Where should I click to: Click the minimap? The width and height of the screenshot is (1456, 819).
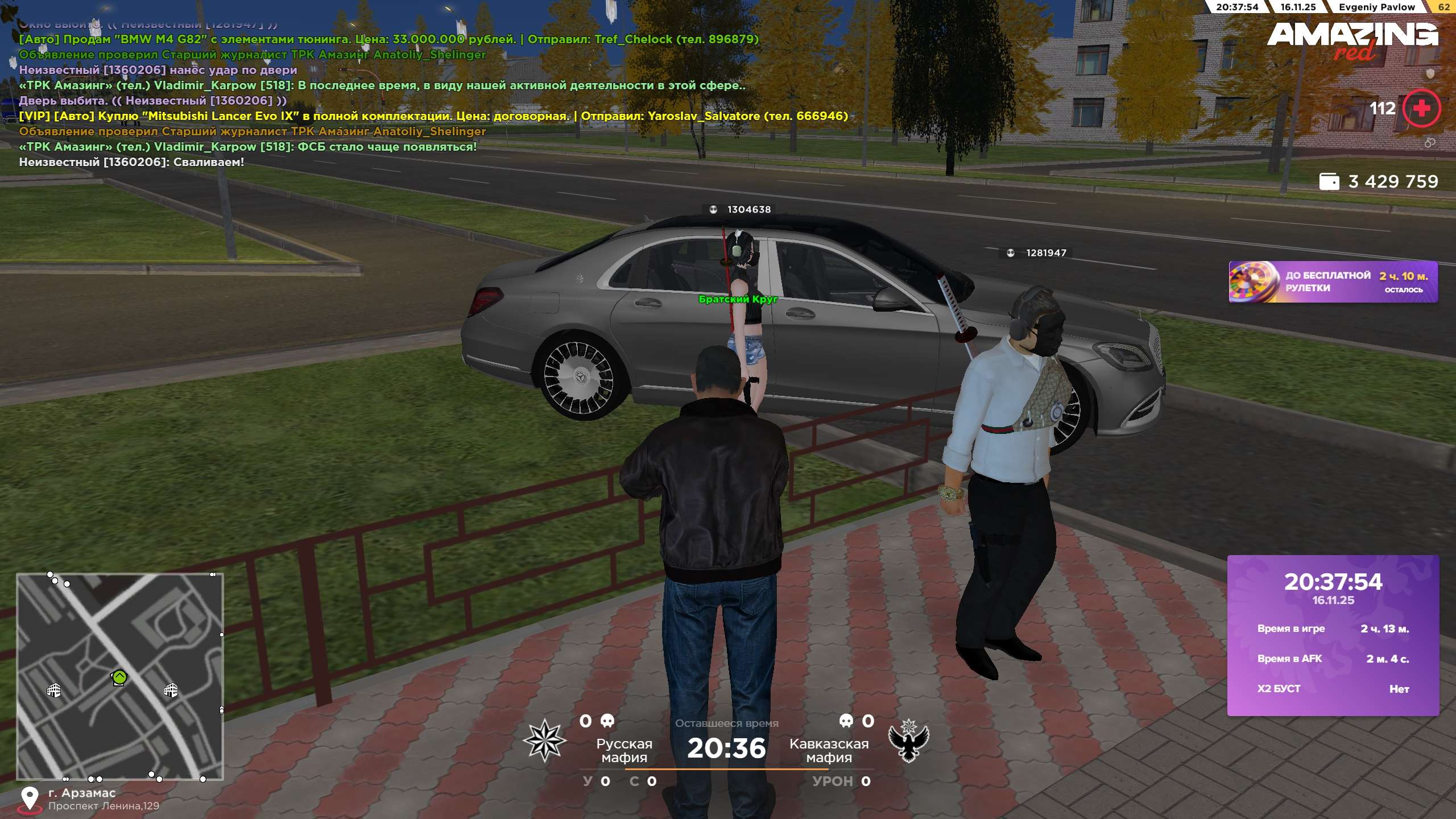click(120, 676)
